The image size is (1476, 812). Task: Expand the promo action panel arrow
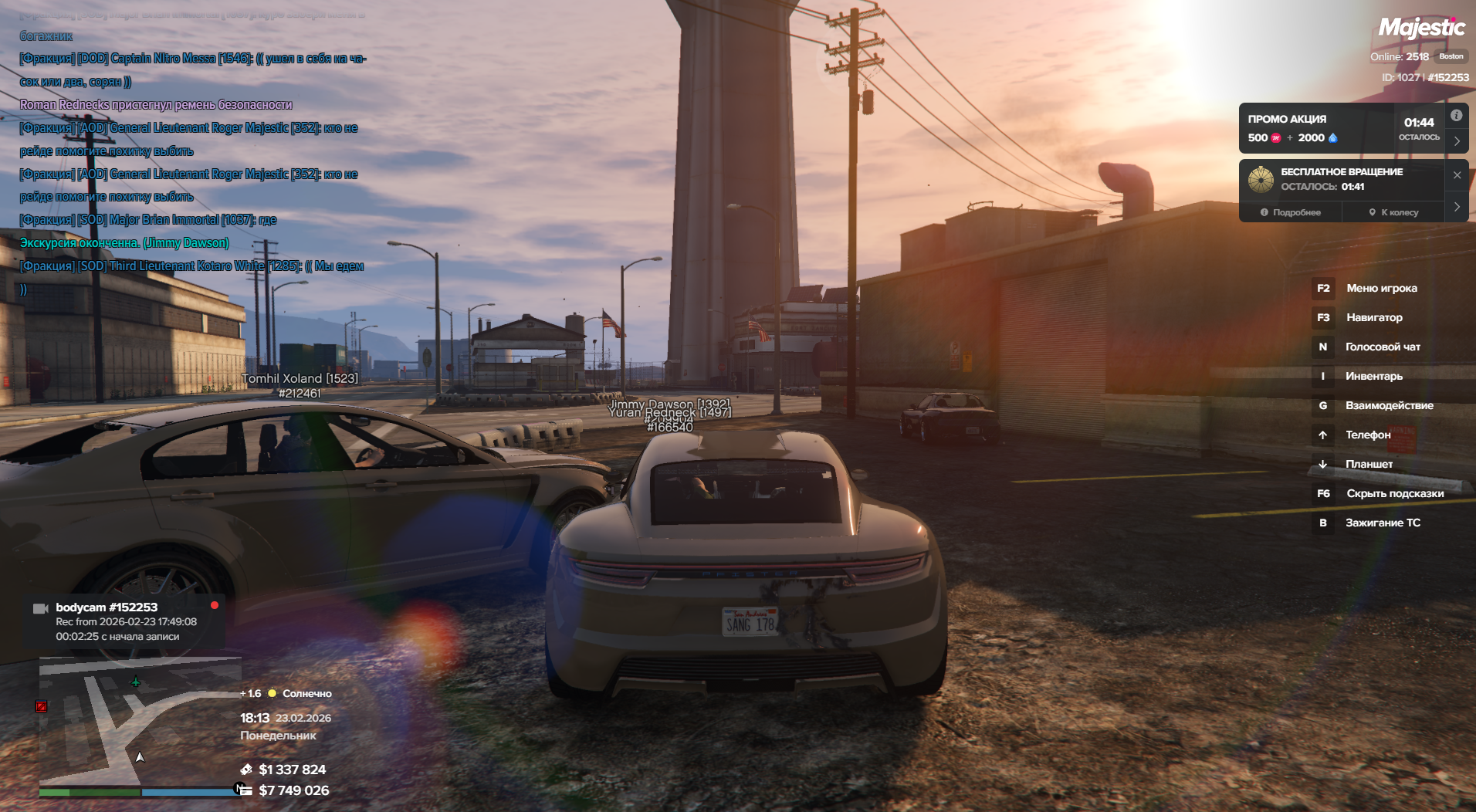point(1457,141)
